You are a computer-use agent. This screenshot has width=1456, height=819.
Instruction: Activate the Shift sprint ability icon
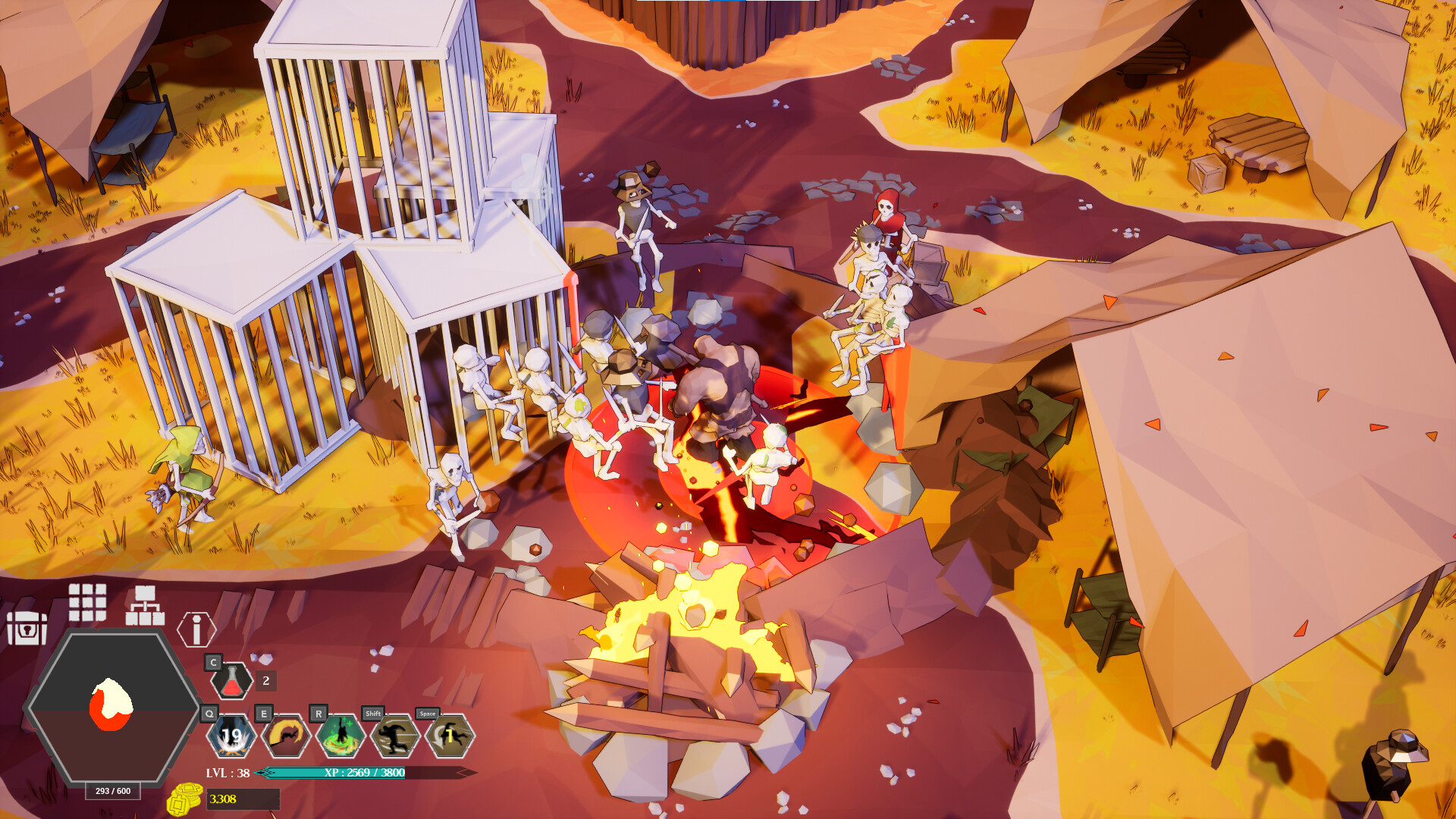395,737
